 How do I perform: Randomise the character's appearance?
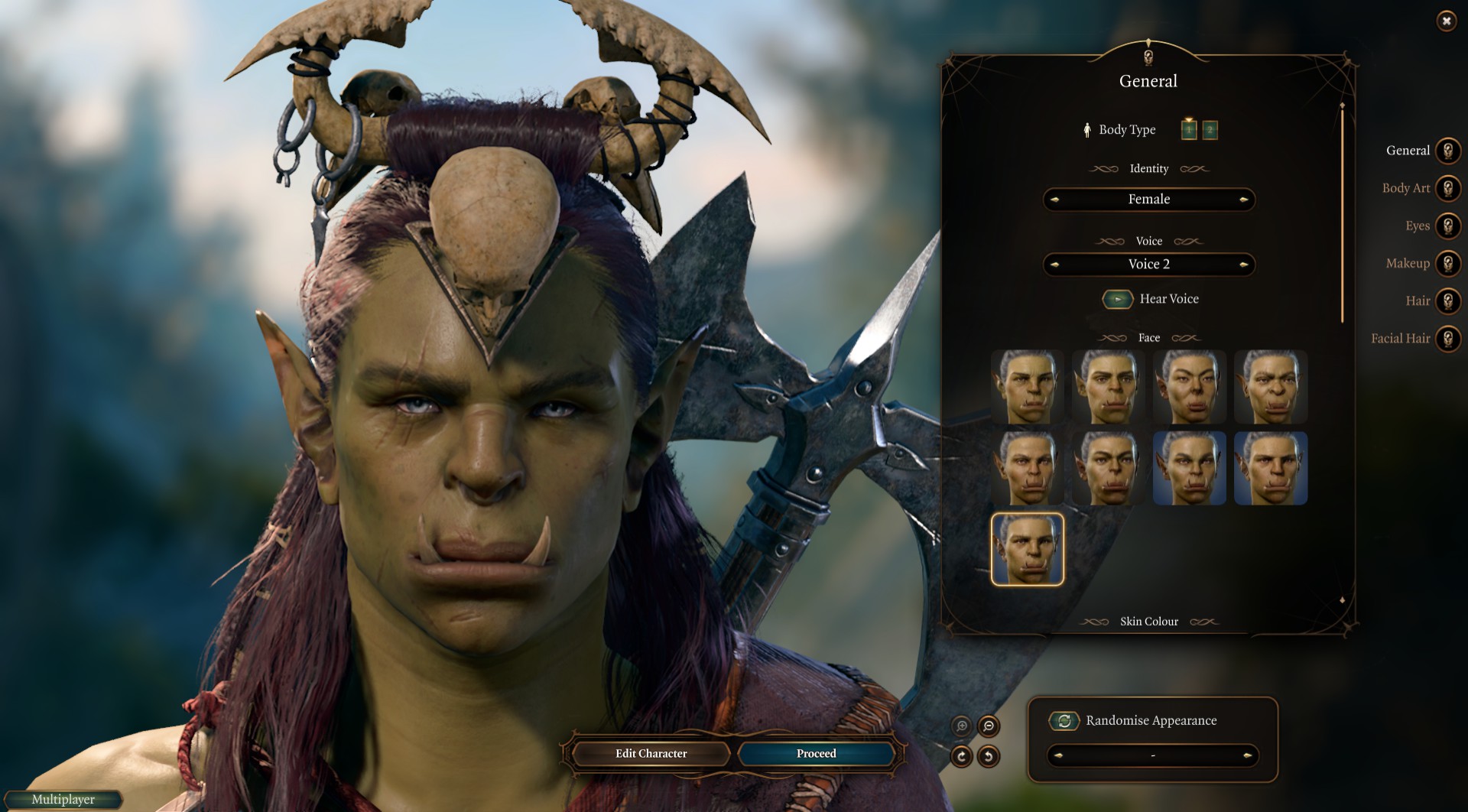pyautogui.click(x=1064, y=720)
